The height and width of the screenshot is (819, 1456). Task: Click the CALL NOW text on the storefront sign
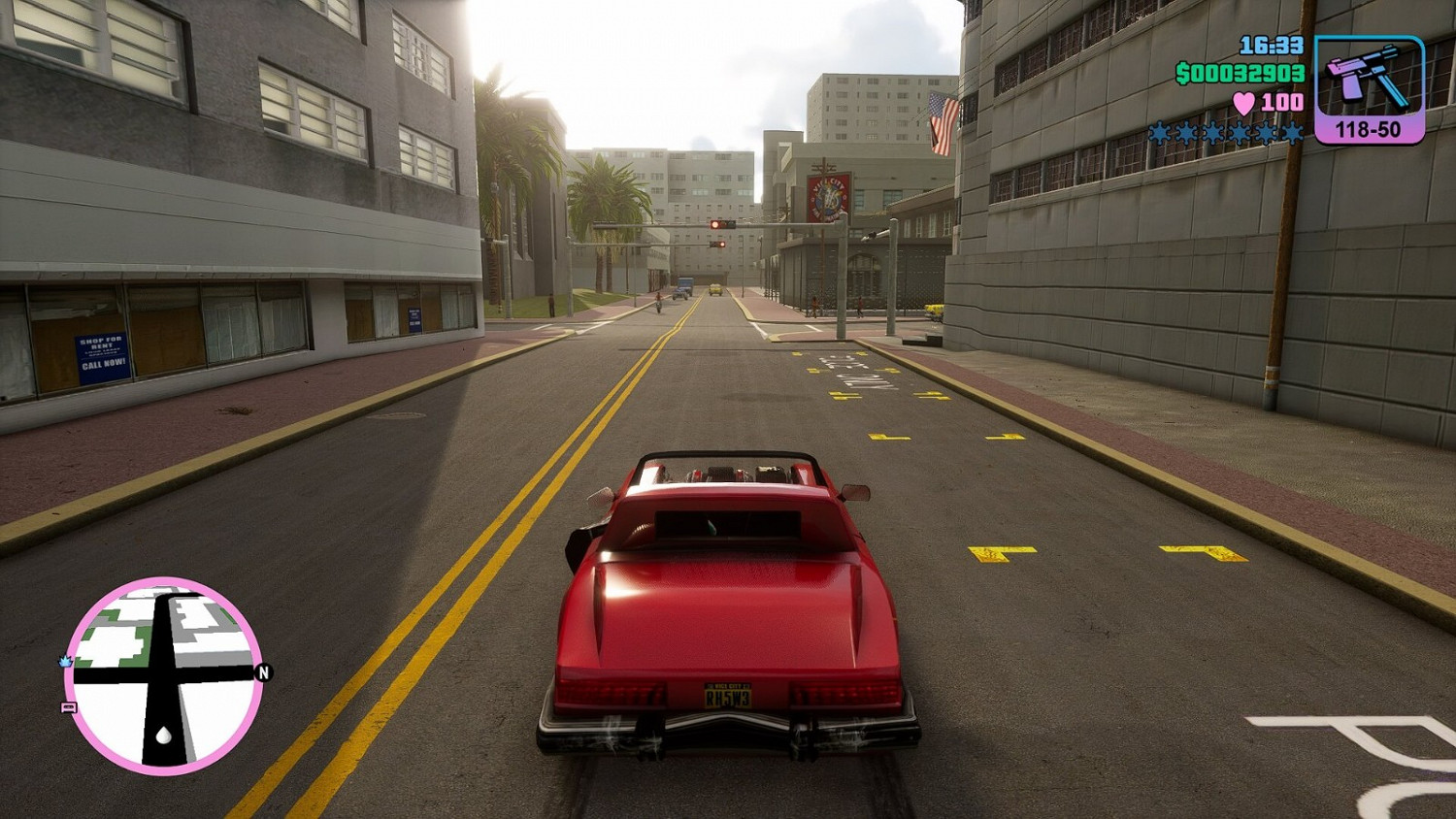coord(102,364)
